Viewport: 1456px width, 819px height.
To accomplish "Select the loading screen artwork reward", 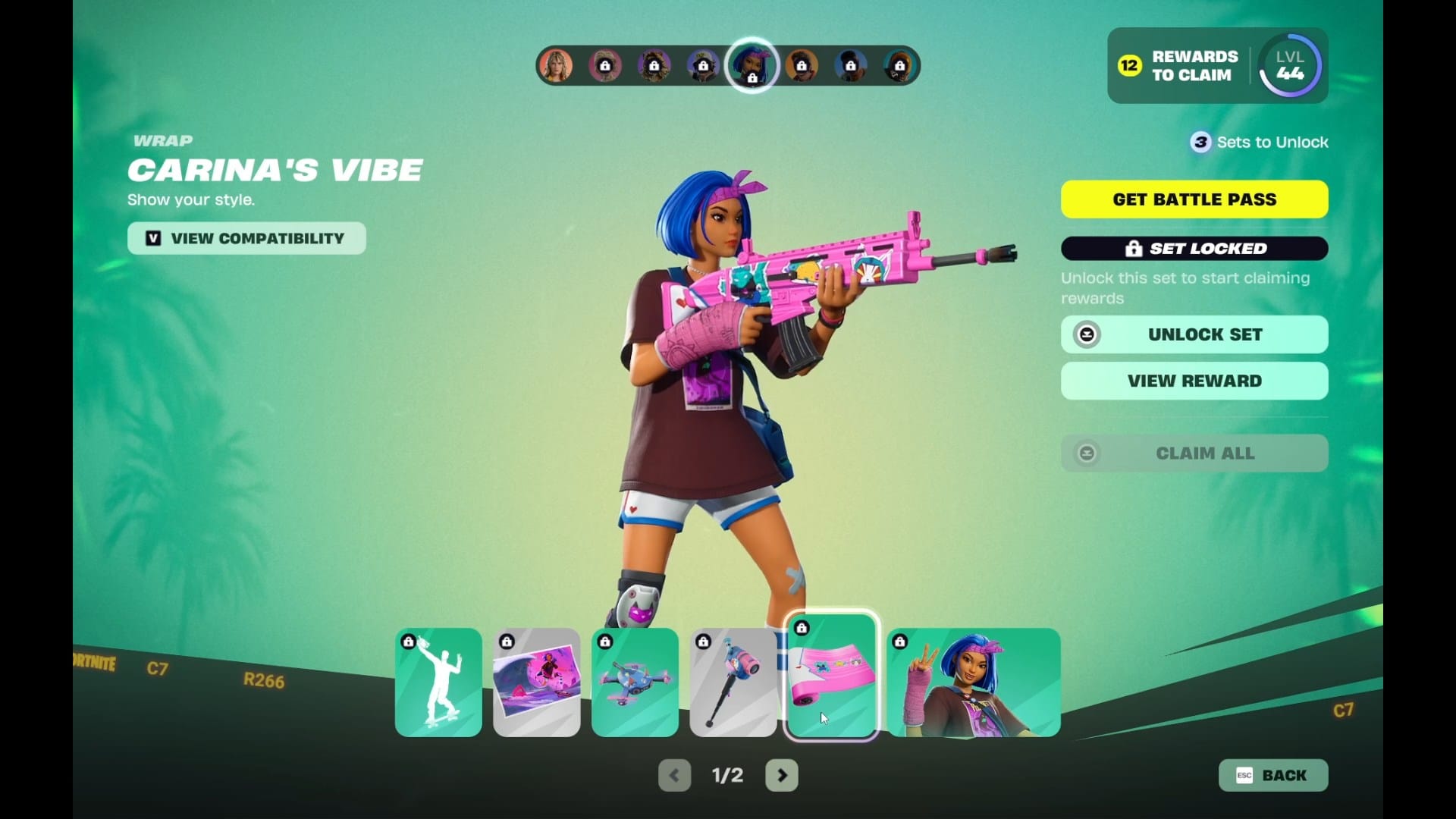I will (537, 682).
